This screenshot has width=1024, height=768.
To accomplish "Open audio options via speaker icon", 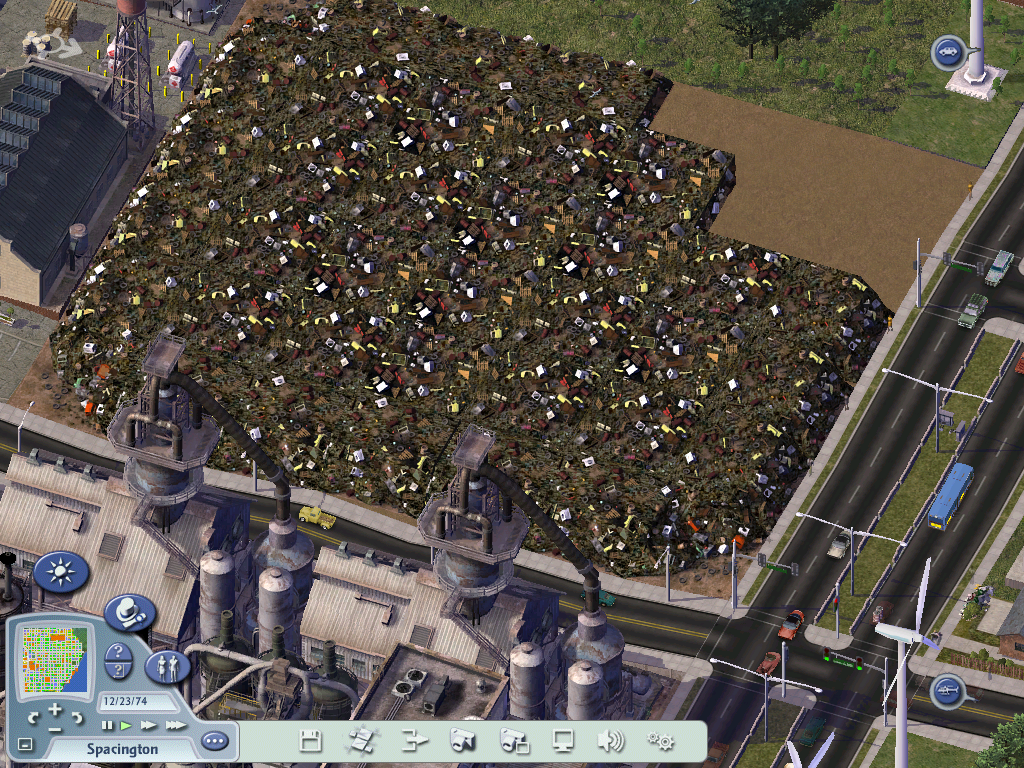I will (610, 741).
